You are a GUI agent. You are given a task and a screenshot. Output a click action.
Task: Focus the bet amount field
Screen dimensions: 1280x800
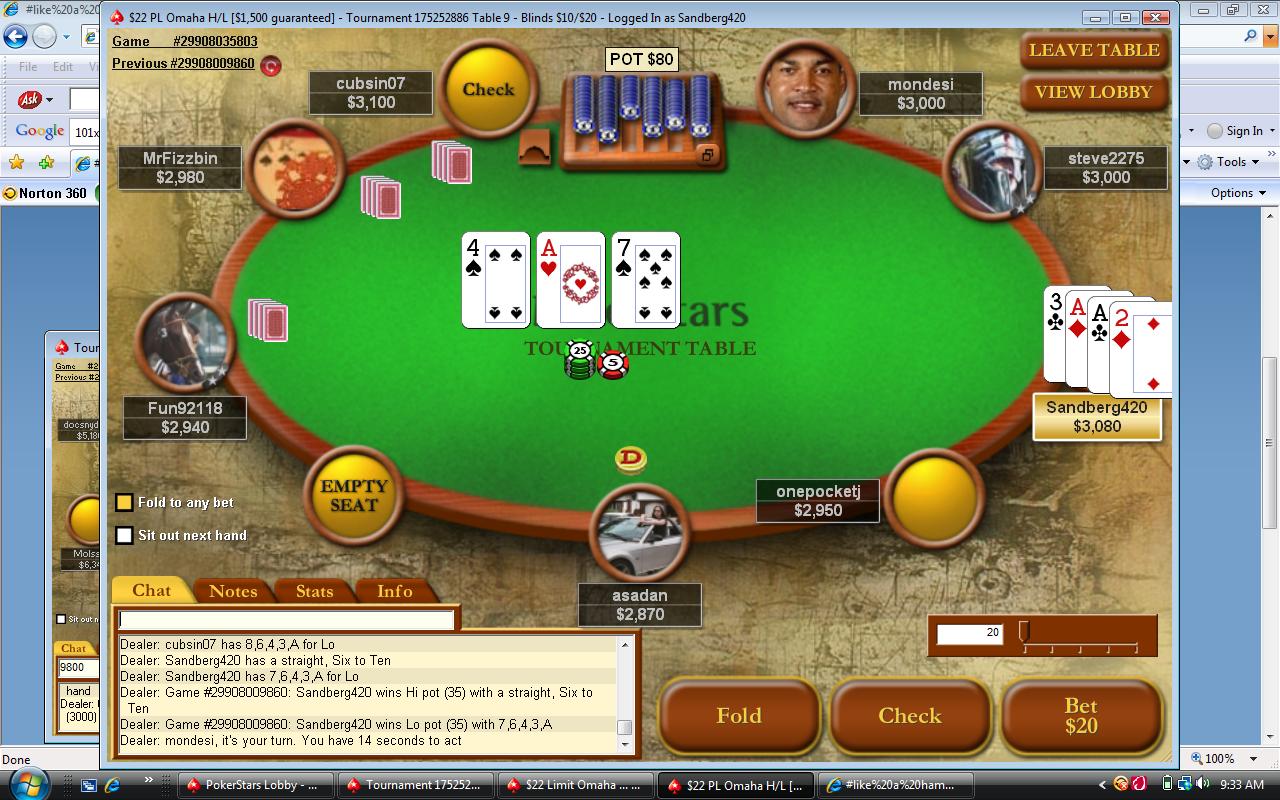969,633
